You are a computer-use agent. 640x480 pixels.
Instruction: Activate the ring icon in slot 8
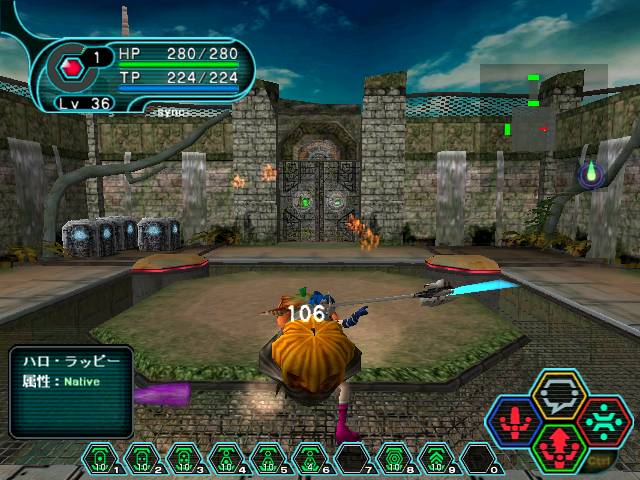click(x=393, y=459)
